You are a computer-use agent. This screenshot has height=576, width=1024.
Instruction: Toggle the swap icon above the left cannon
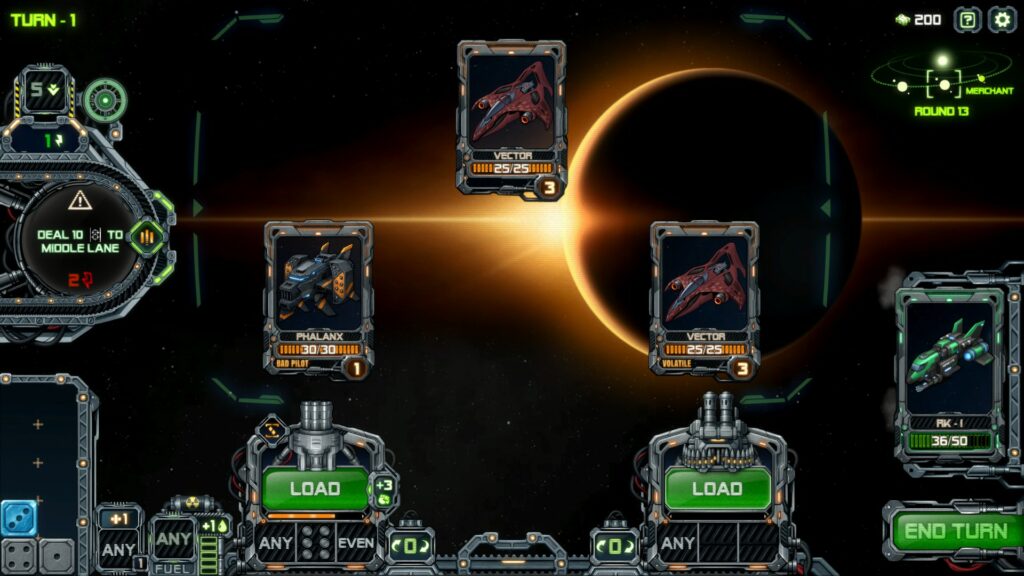[271, 432]
